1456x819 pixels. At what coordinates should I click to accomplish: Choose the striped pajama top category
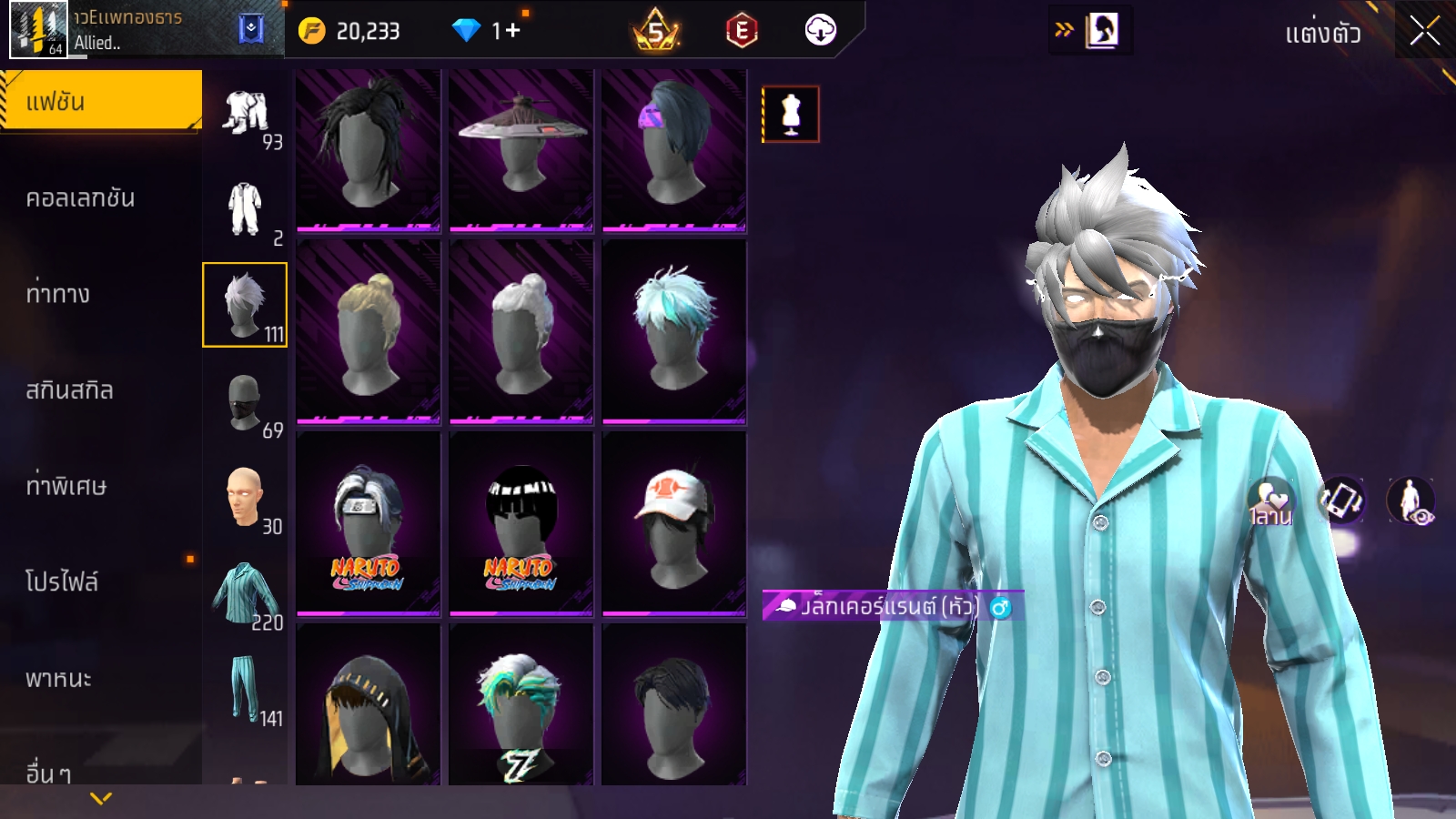[x=244, y=593]
